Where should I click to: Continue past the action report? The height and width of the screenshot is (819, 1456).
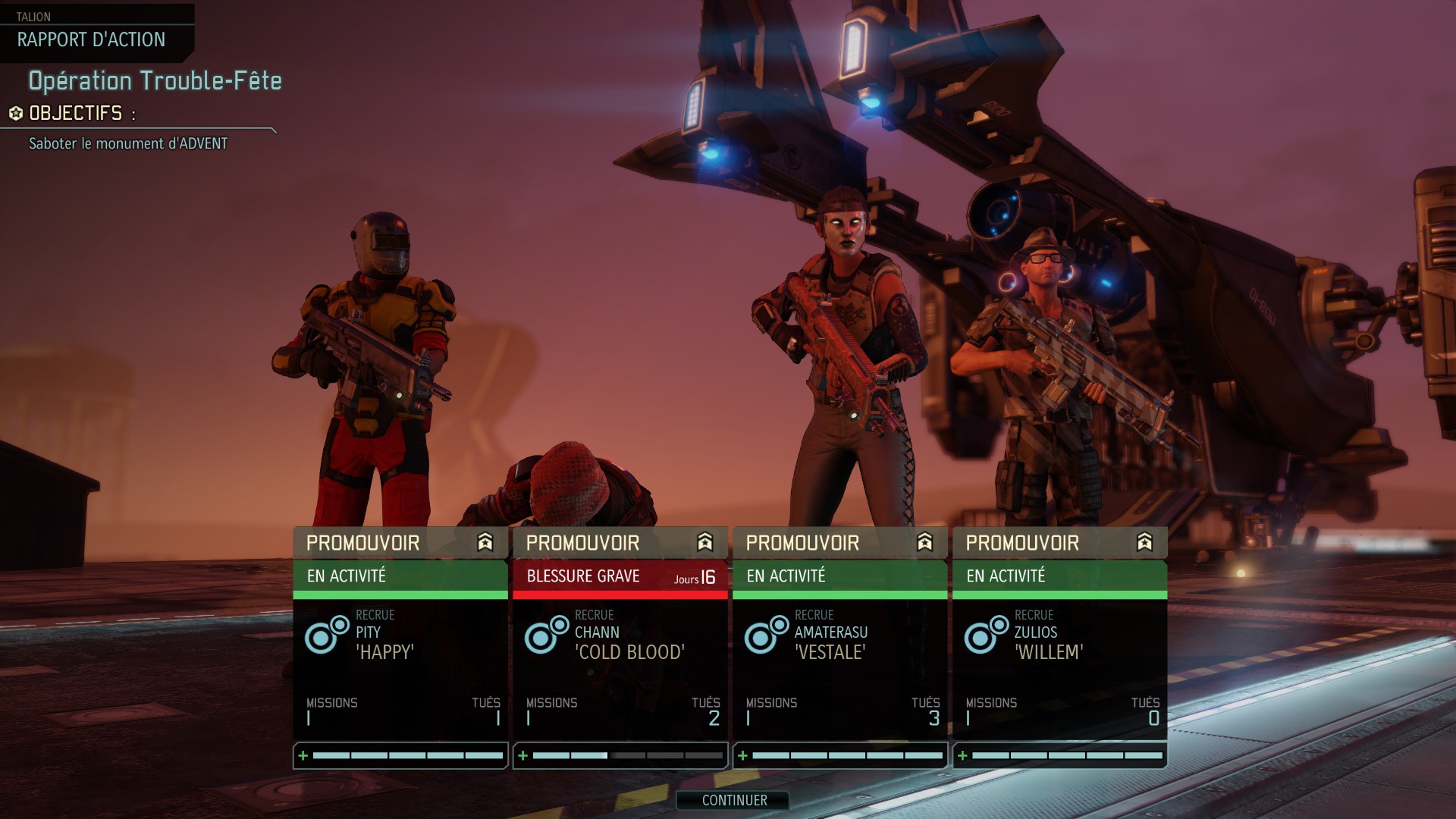733,800
